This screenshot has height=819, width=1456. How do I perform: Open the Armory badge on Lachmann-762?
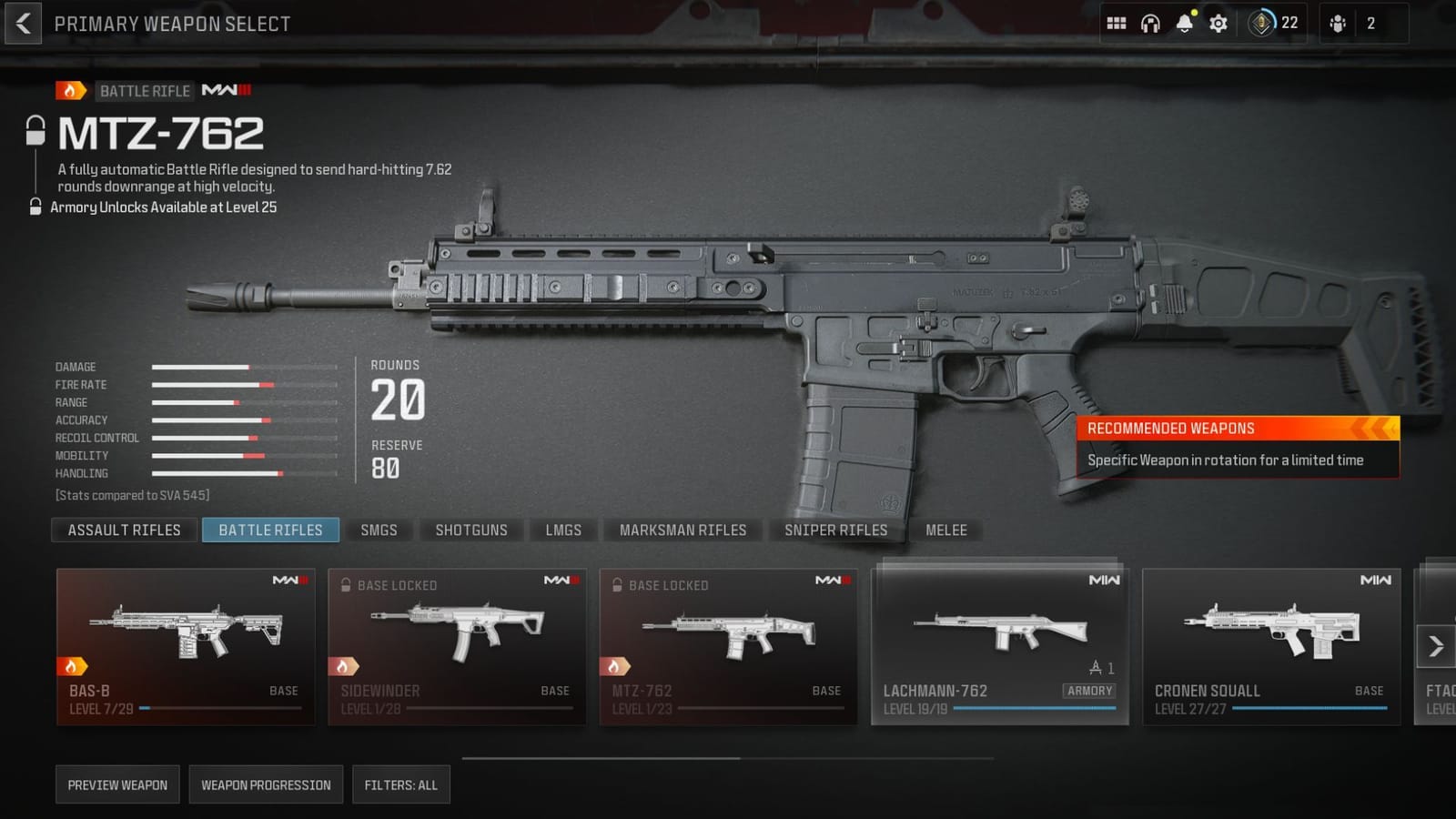pyautogui.click(x=1090, y=692)
